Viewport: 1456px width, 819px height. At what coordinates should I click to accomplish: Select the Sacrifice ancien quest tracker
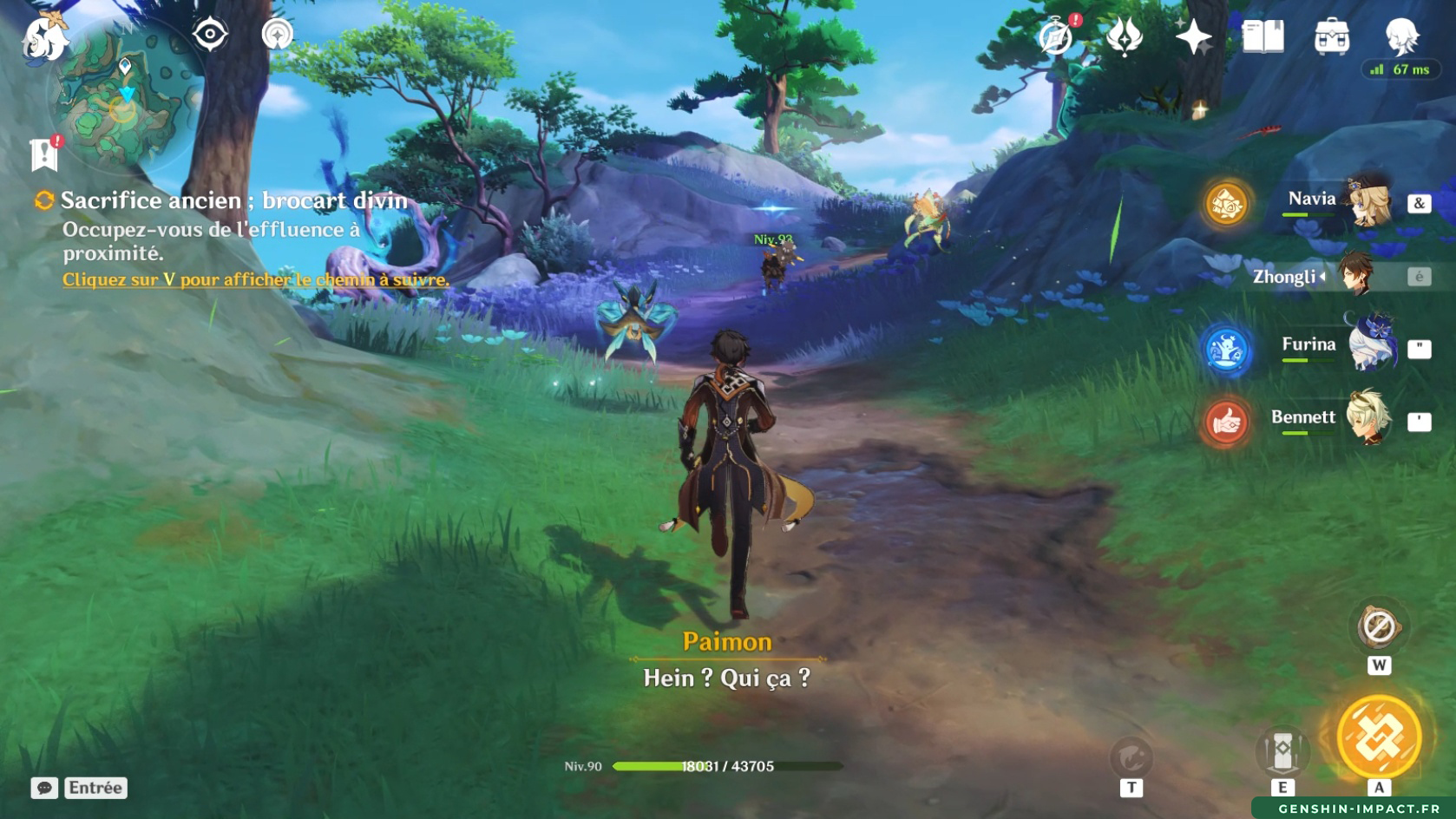(x=233, y=200)
